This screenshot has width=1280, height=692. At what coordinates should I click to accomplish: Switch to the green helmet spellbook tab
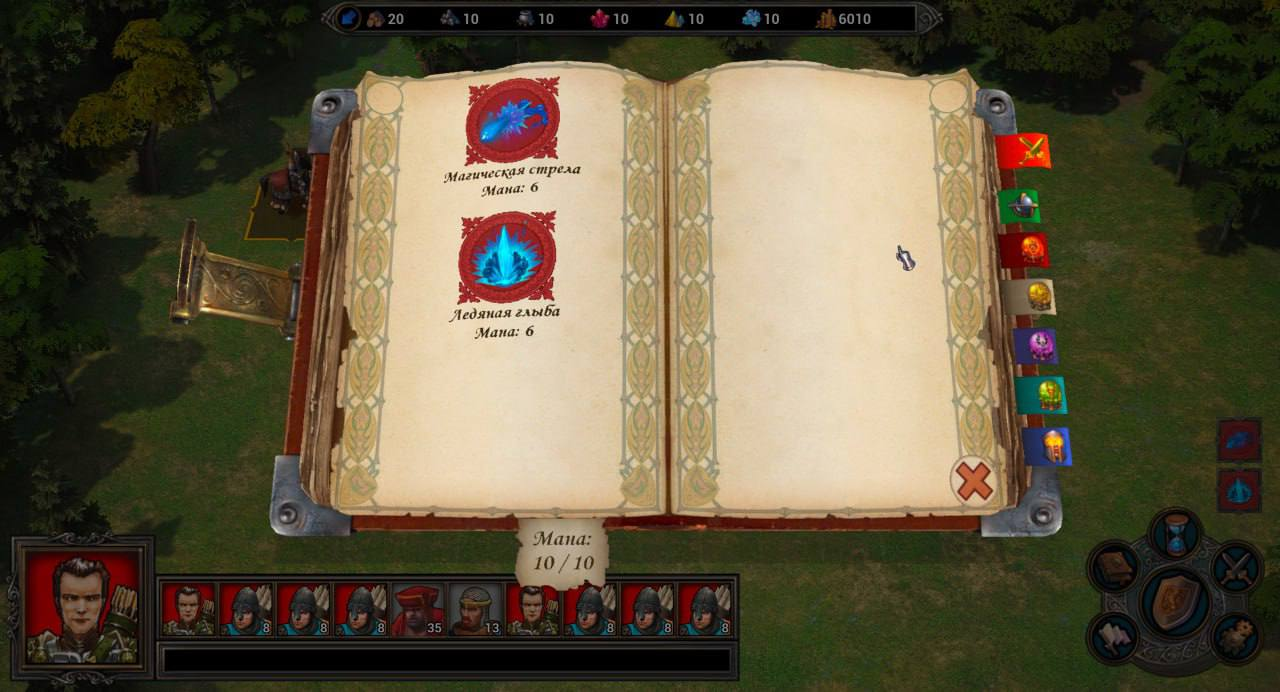pos(1022,206)
